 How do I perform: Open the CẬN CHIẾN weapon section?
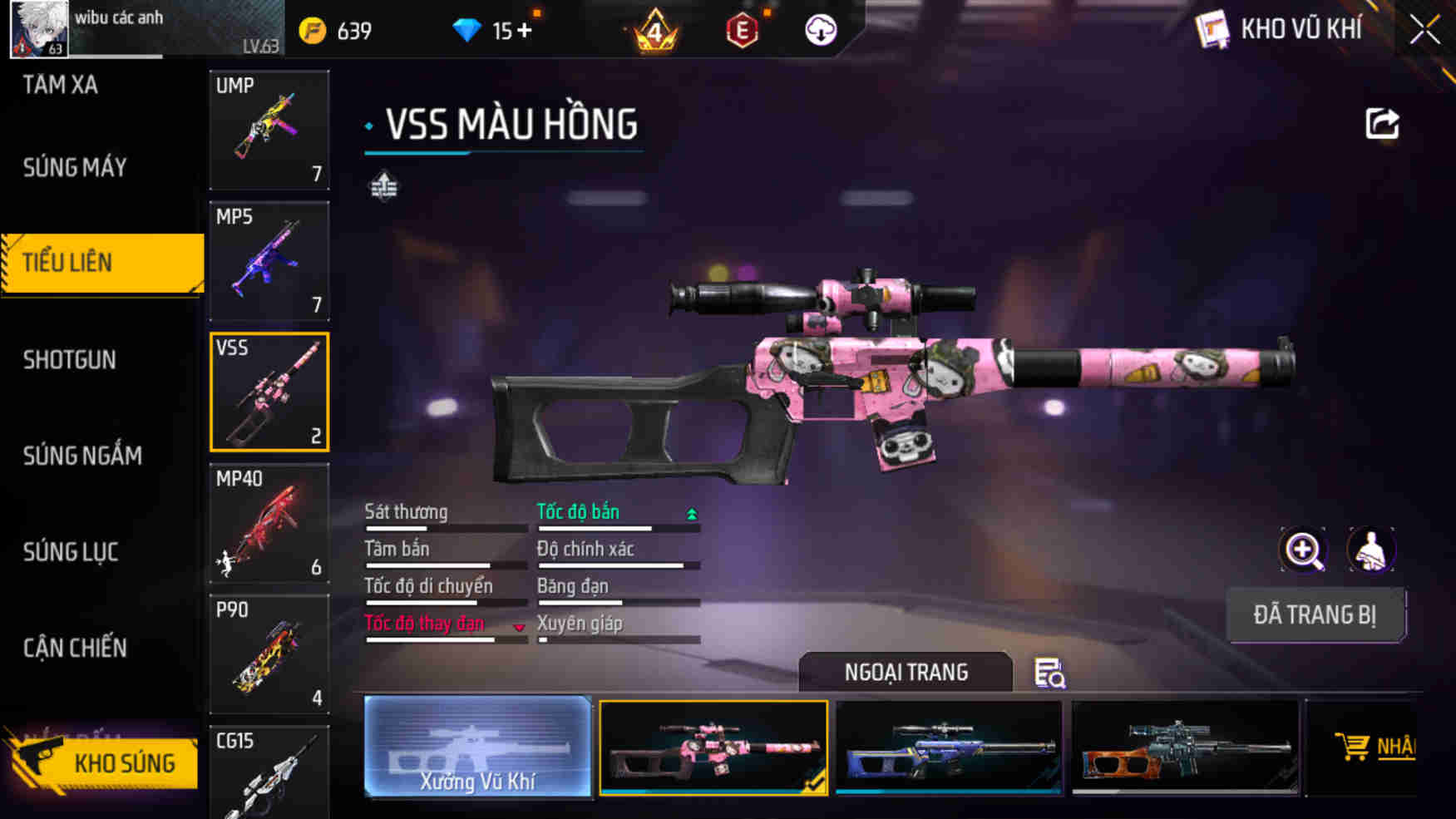point(75,649)
